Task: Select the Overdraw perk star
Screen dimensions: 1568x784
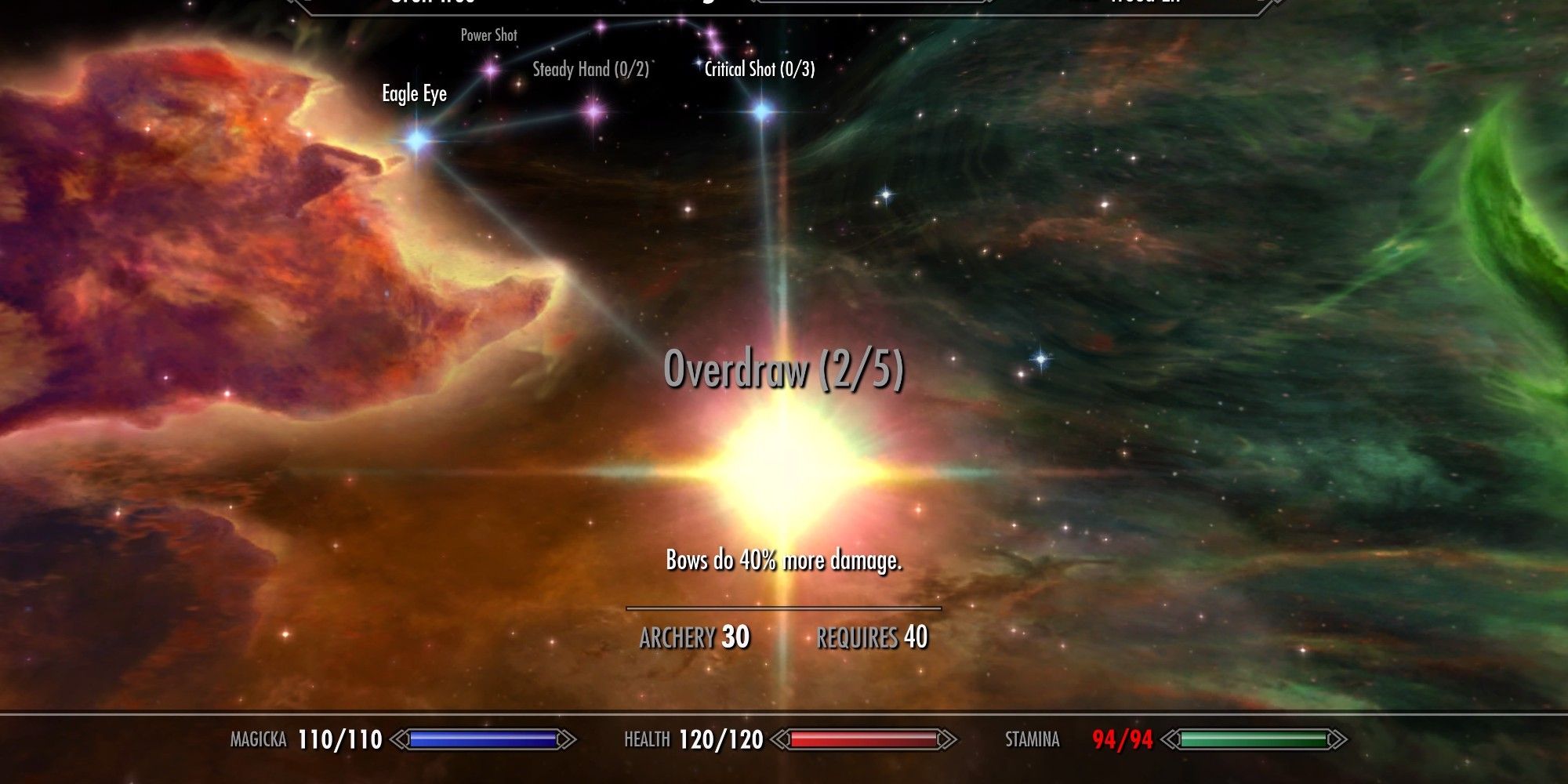Action: (x=784, y=469)
